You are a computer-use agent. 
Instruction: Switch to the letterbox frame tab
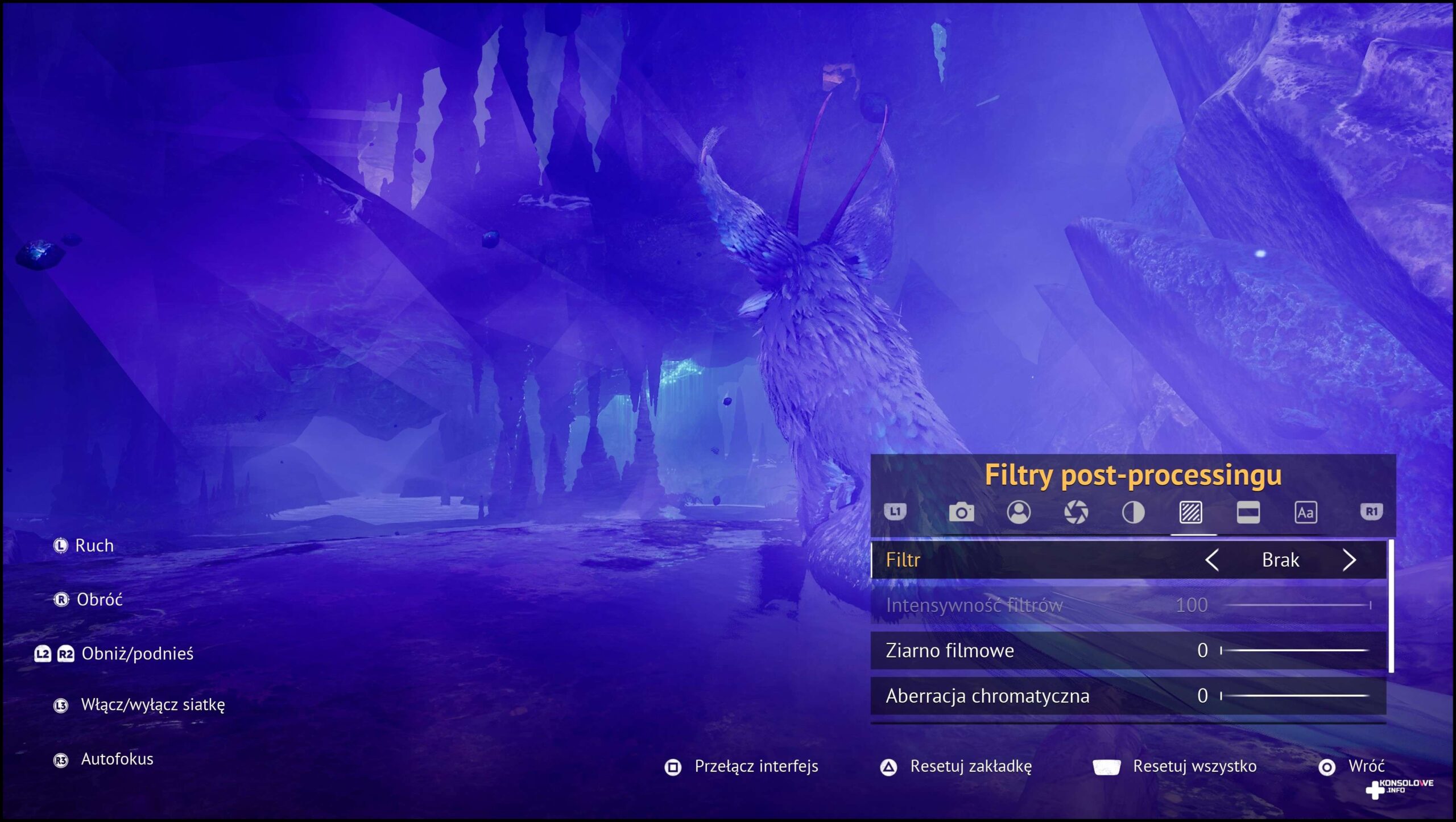[1248, 513]
